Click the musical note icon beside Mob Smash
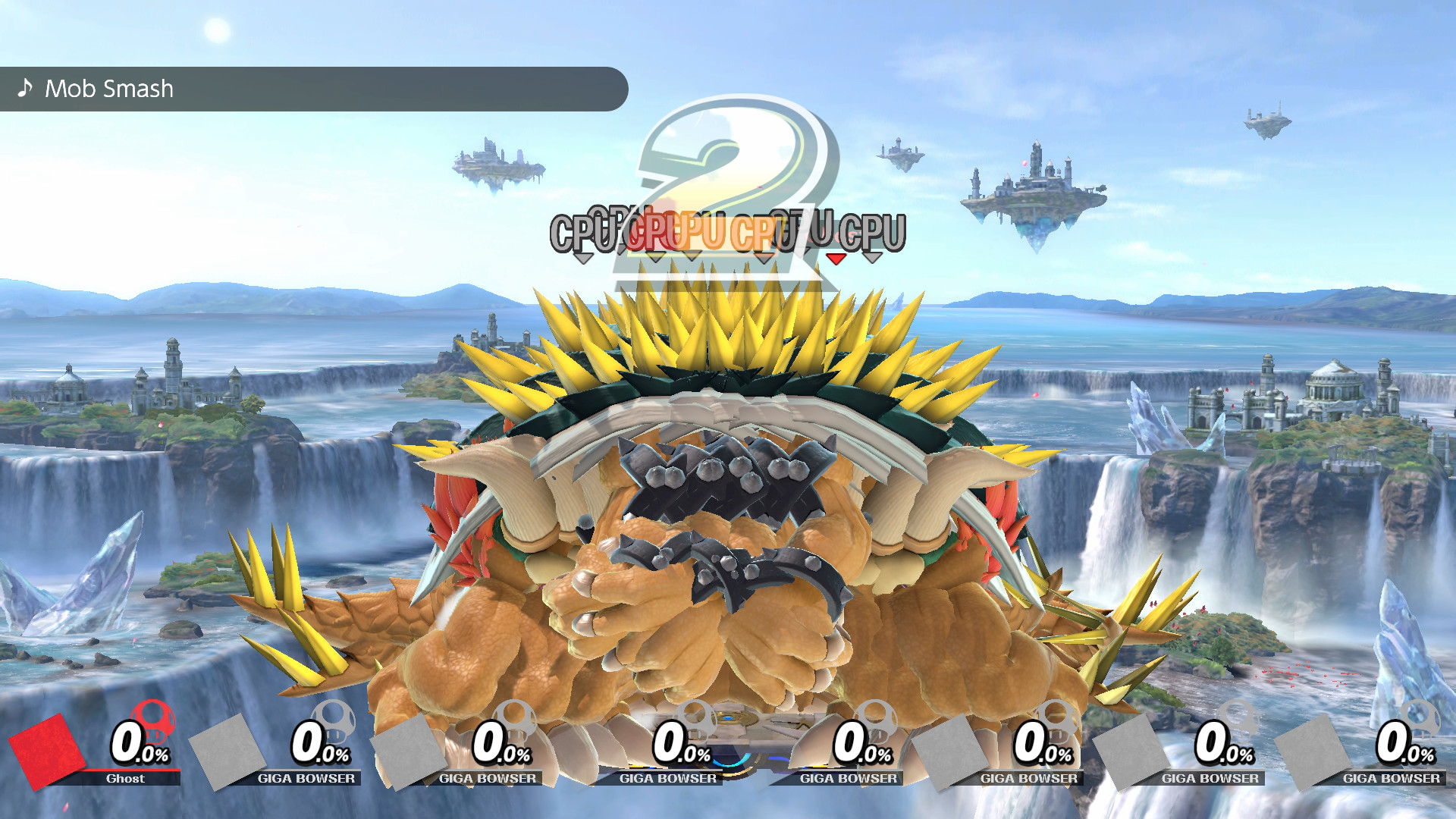 click(x=25, y=89)
